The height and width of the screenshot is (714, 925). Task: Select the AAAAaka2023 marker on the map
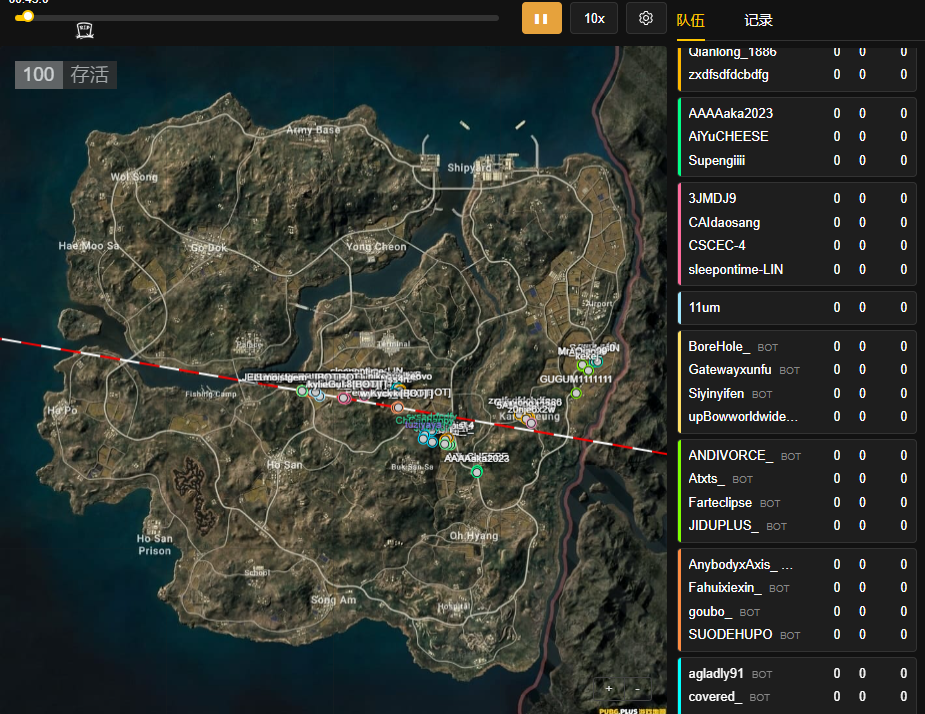click(x=476, y=471)
